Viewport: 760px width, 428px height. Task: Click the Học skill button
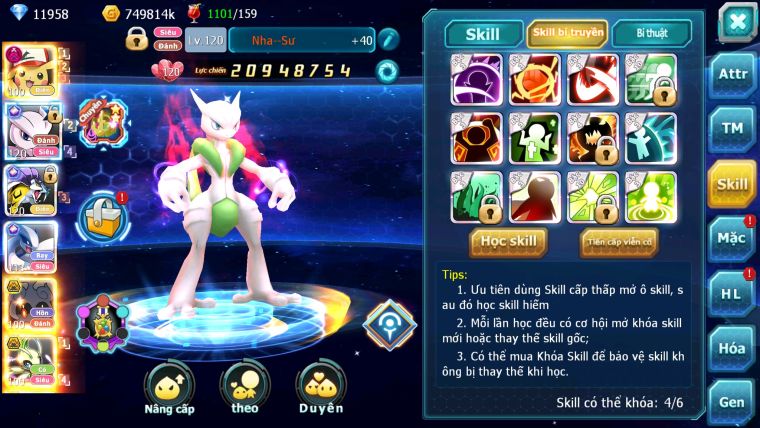[x=509, y=241]
